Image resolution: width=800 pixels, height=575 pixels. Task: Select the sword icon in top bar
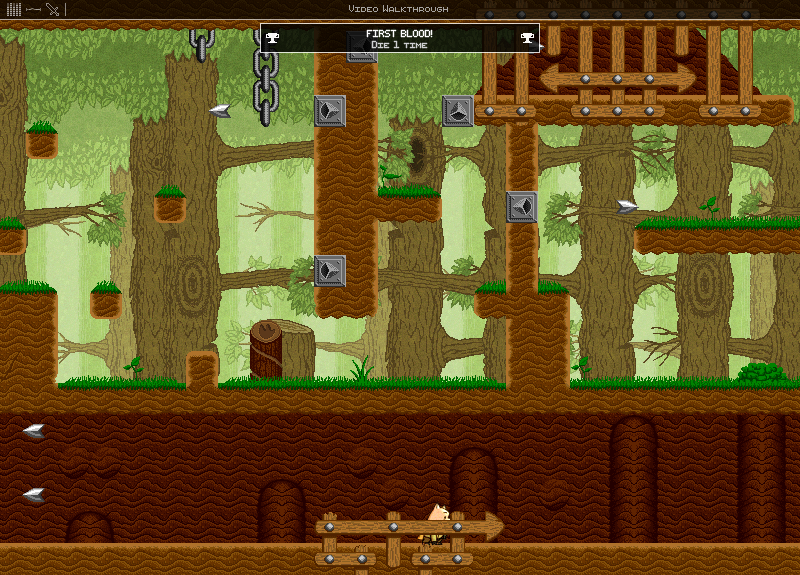53,9
